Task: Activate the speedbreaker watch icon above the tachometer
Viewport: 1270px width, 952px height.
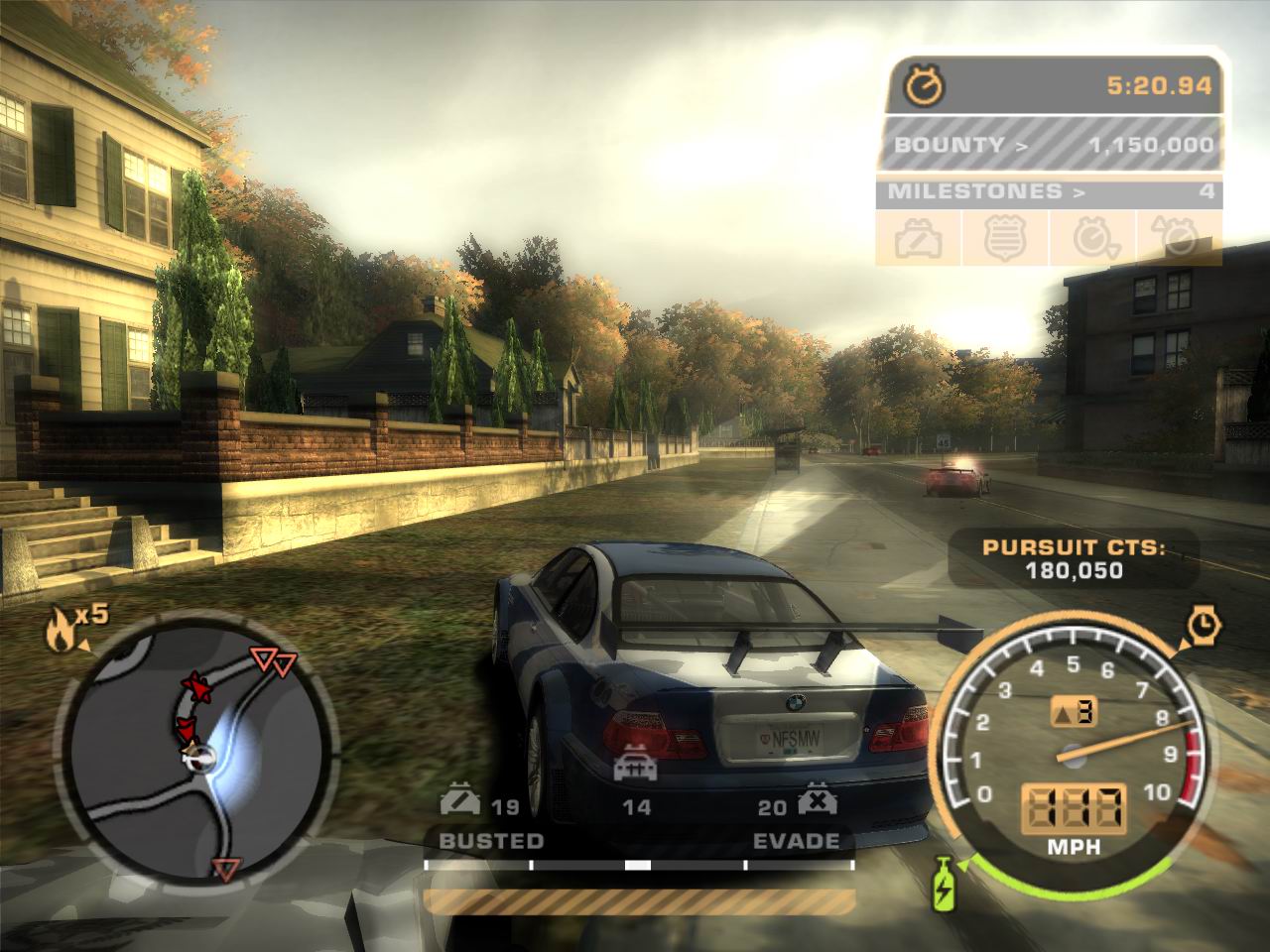Action: (1205, 625)
